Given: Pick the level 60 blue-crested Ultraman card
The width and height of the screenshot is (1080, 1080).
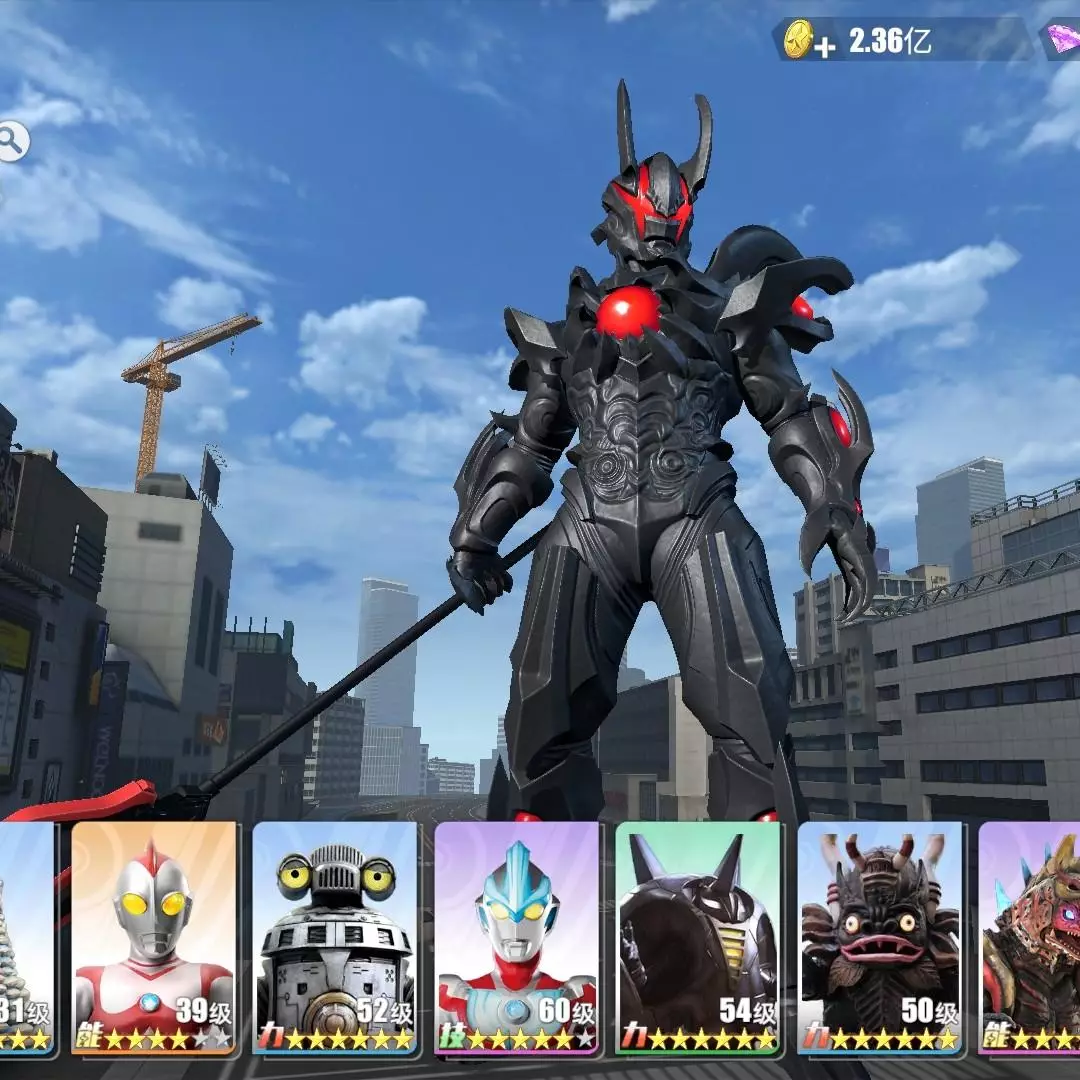Looking at the screenshot, I should tap(517, 938).
